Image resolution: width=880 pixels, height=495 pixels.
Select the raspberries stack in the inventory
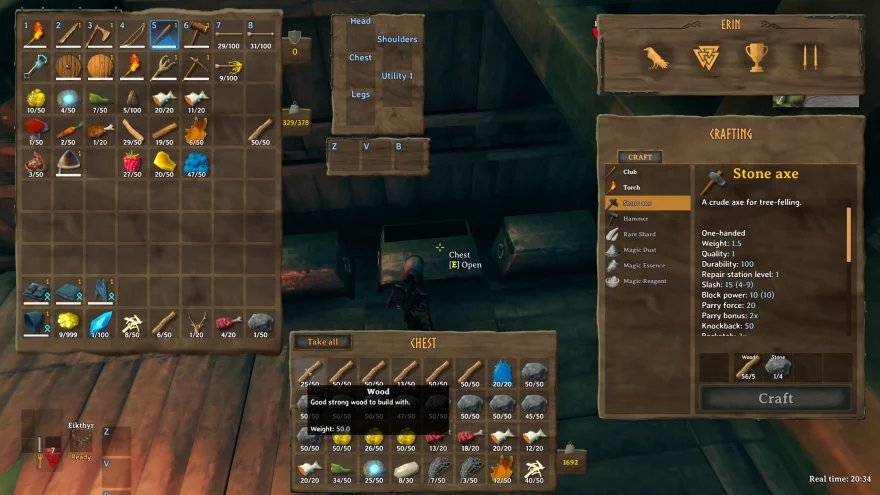click(x=132, y=163)
